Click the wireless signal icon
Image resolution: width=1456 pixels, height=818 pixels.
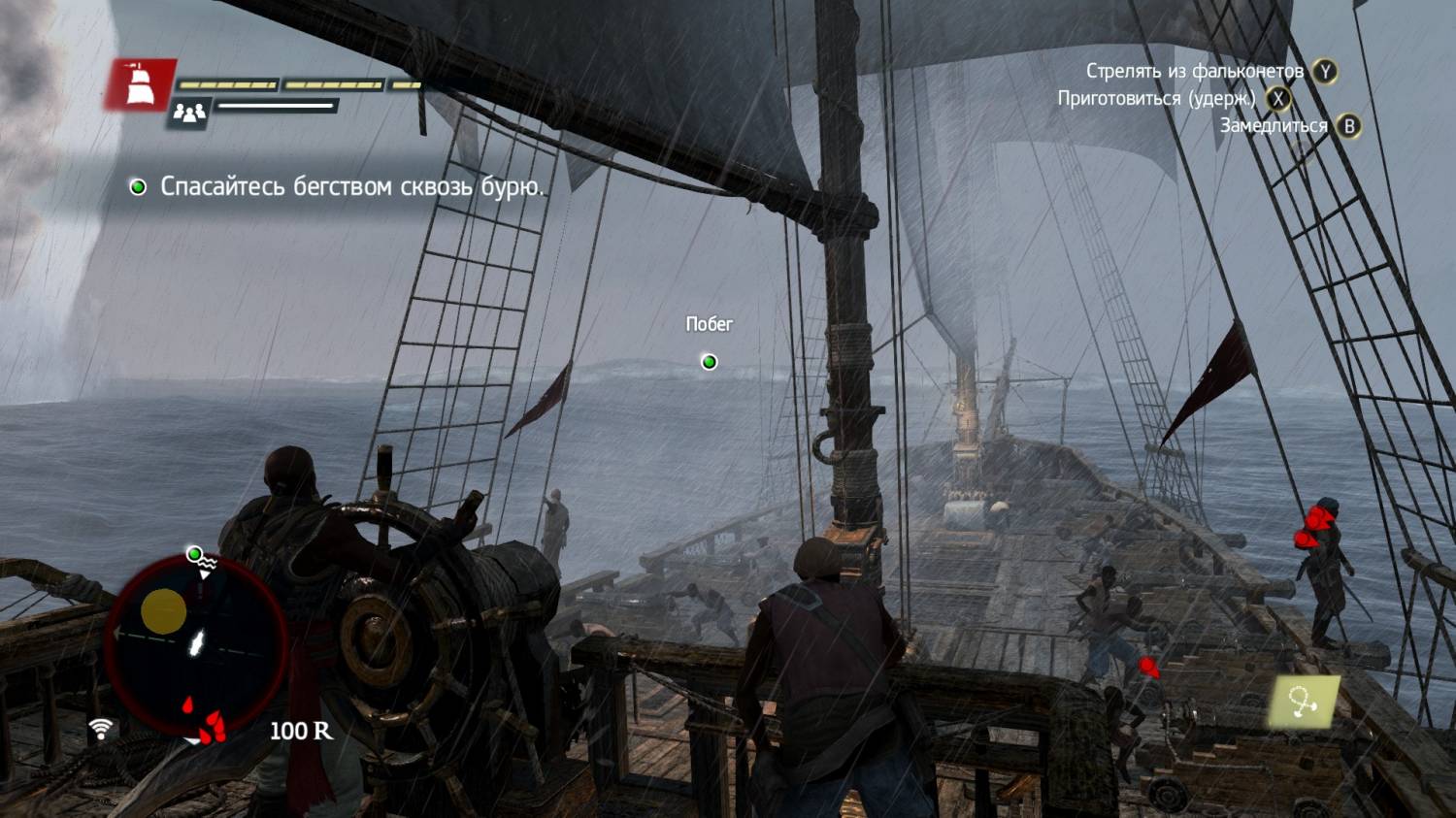coord(101,728)
